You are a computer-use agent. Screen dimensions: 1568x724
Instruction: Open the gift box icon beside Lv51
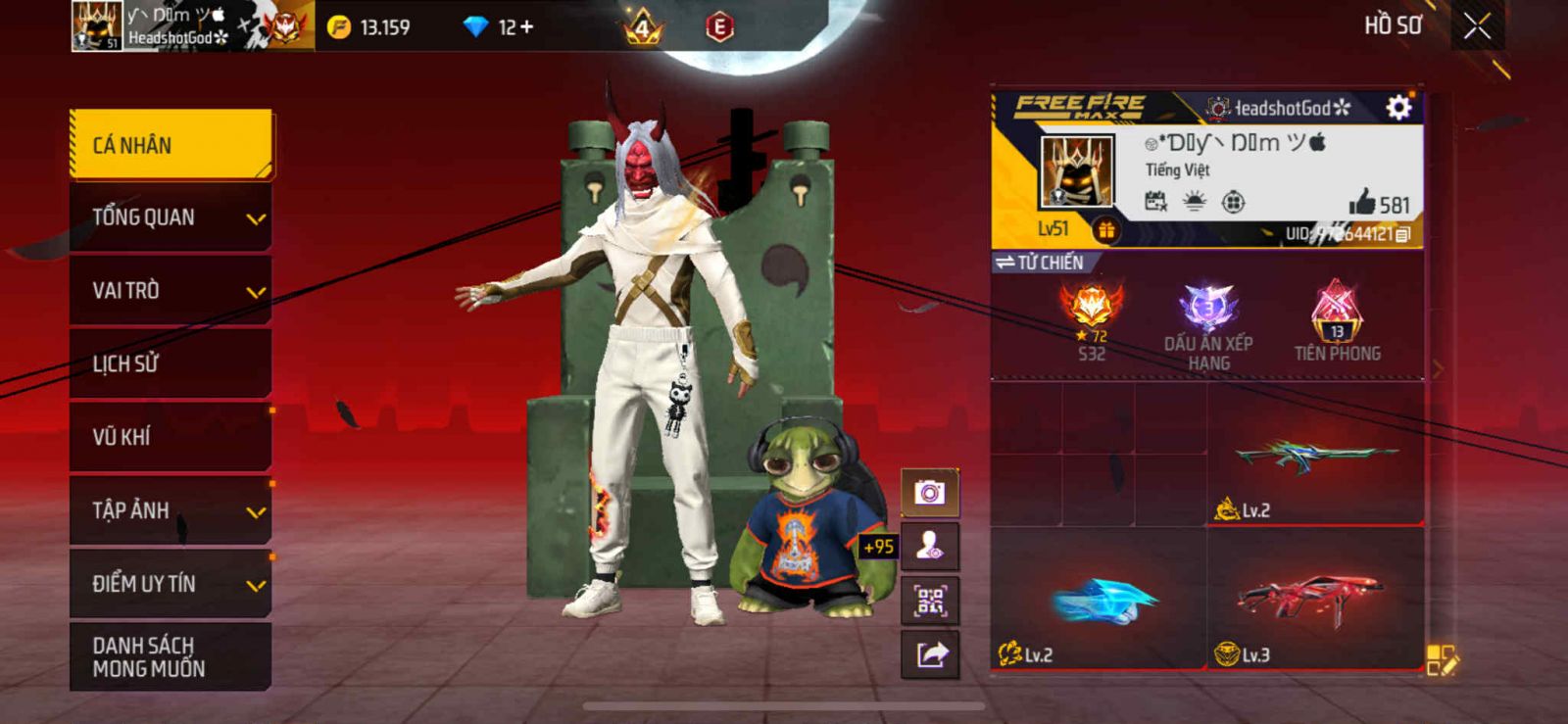click(x=1105, y=230)
